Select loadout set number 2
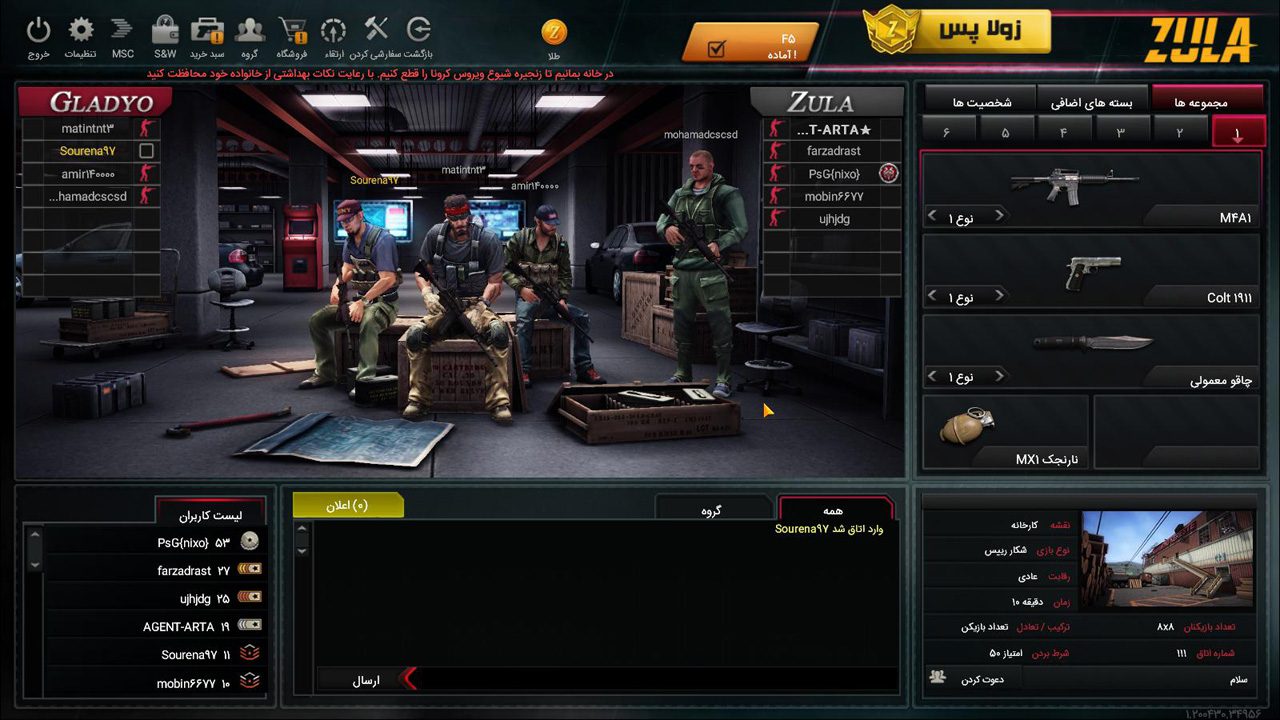Image resolution: width=1280 pixels, height=720 pixels. 1179,132
